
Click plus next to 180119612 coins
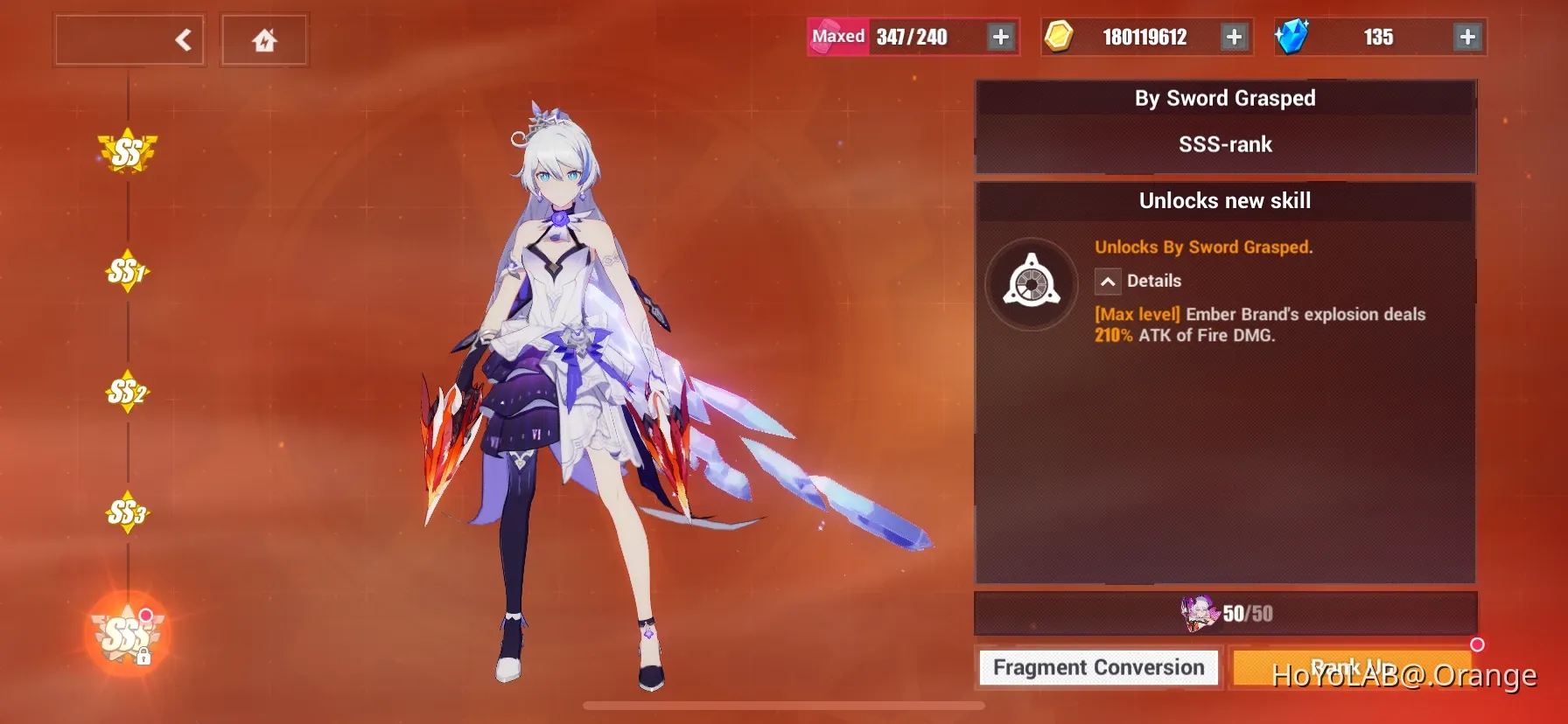tap(1233, 37)
